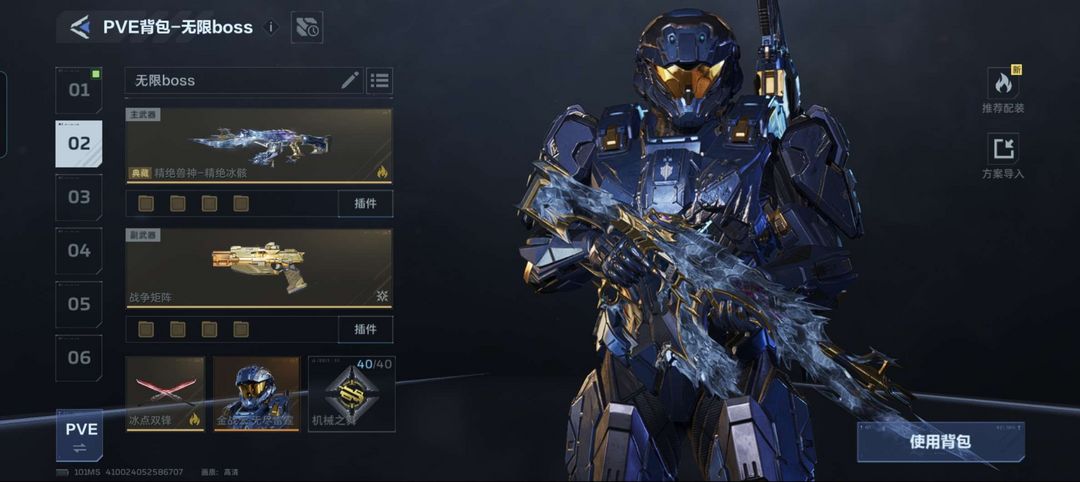
Task: Open the 机械之翼 equipment slot
Action: 351,394
